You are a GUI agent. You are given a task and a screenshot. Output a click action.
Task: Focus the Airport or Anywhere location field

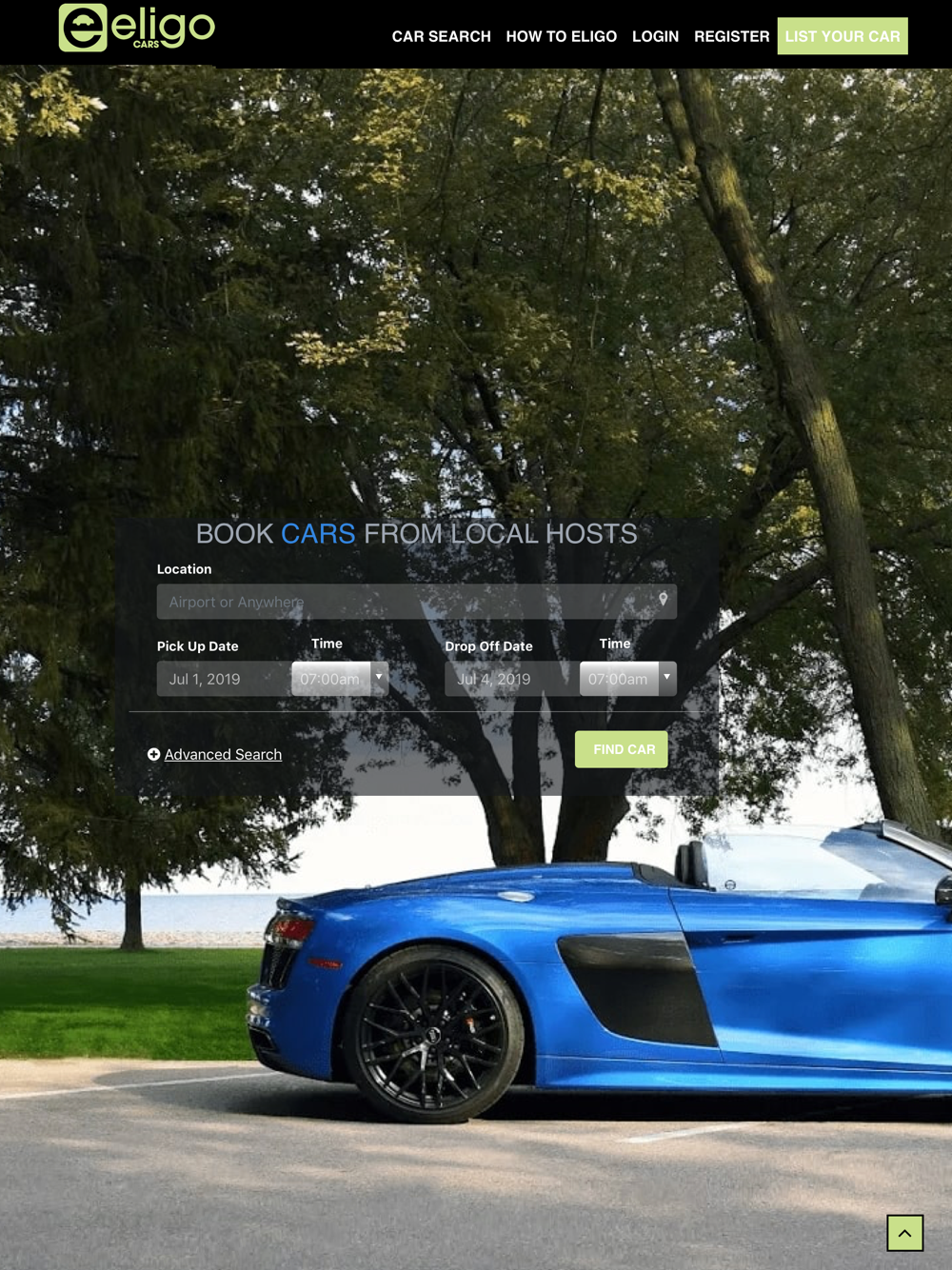pos(405,602)
